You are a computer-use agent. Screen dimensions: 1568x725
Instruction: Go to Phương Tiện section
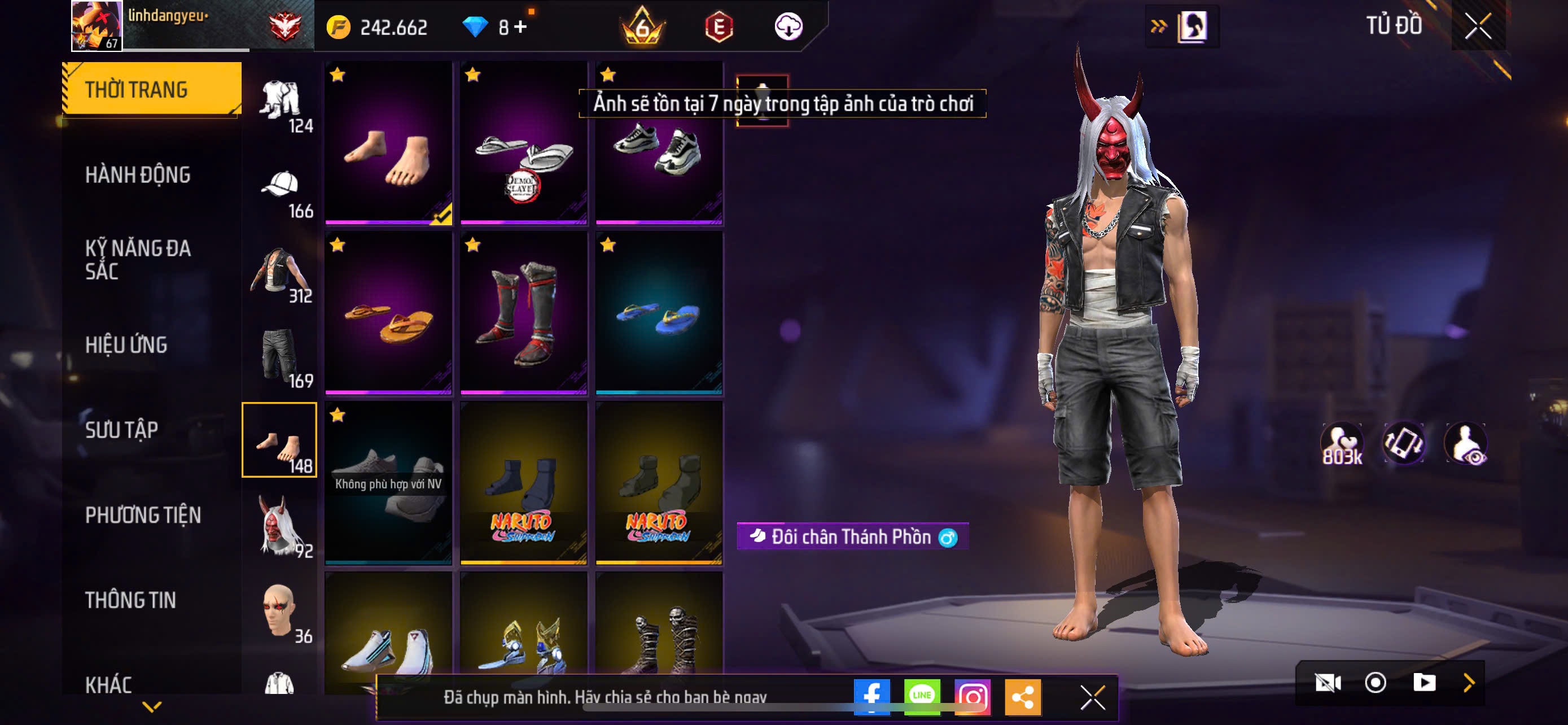(142, 516)
